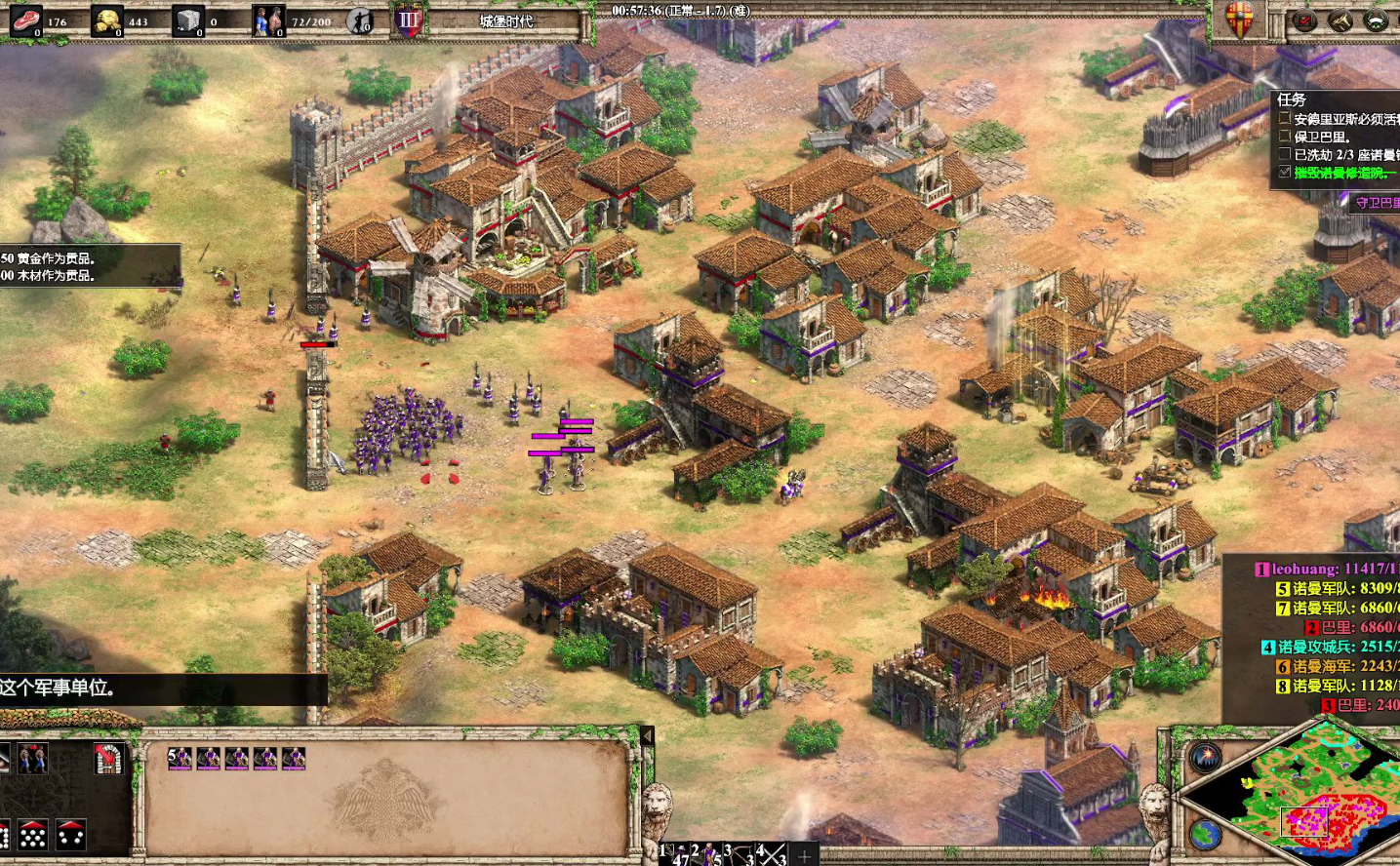
Task: Select the first unit portrait numbered 5
Action: 180,758
